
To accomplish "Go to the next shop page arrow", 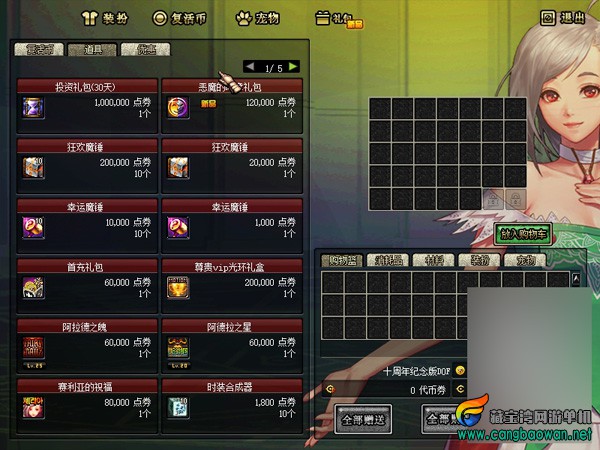I will click(x=293, y=68).
